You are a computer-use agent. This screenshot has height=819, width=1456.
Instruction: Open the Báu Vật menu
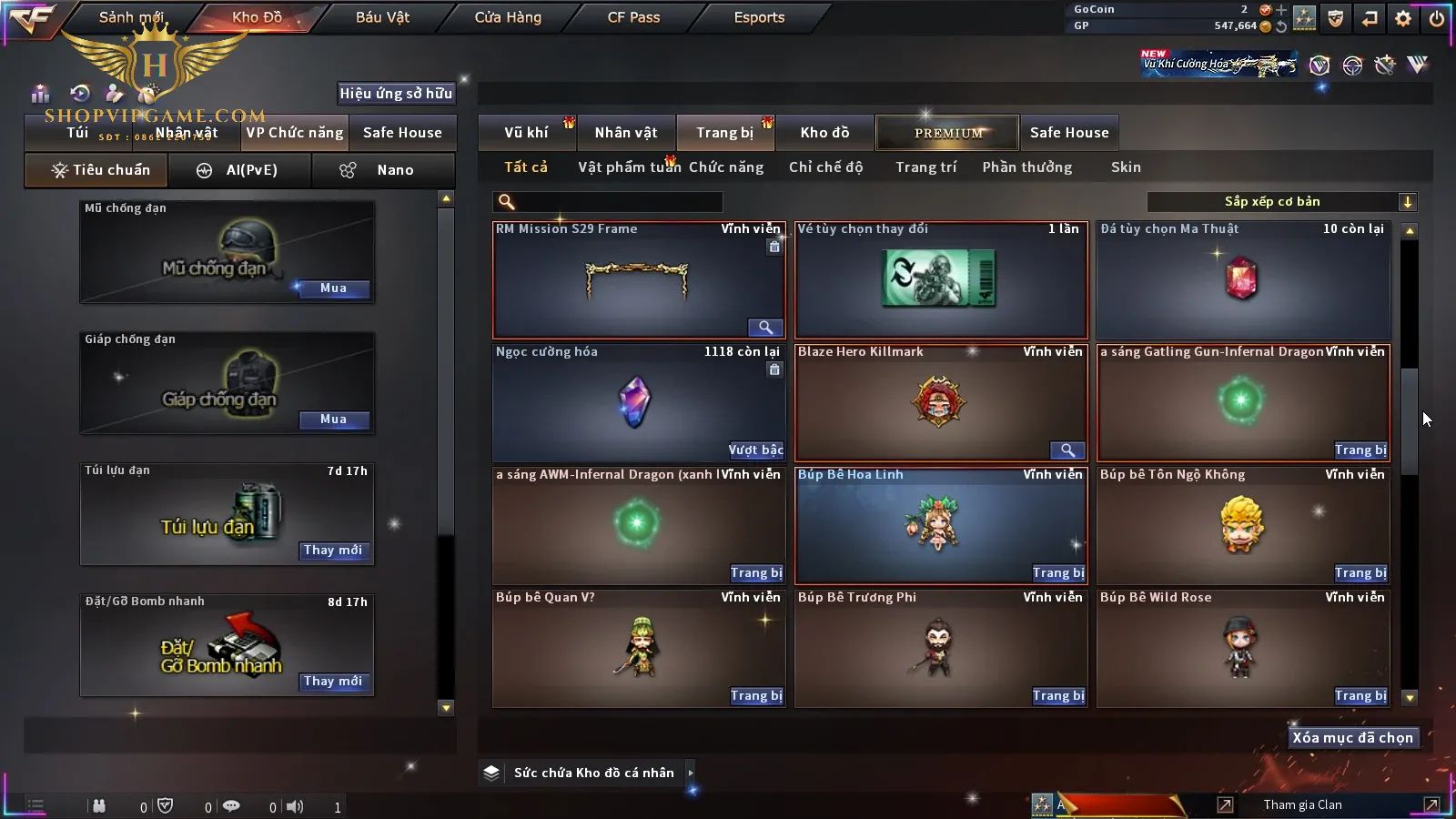(382, 17)
